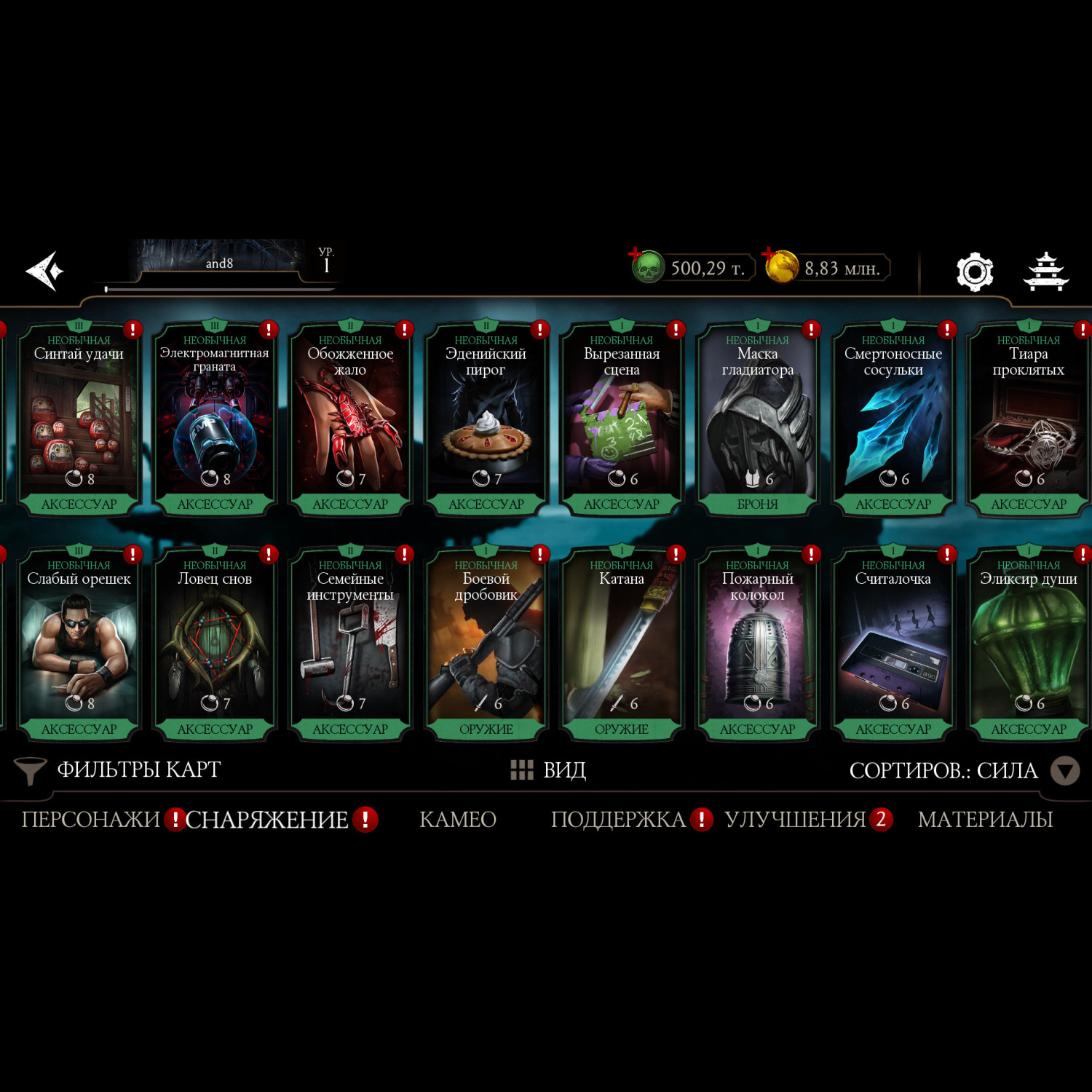Open Фильтры карт filter options
This screenshot has width=1092, height=1092.
119,770
